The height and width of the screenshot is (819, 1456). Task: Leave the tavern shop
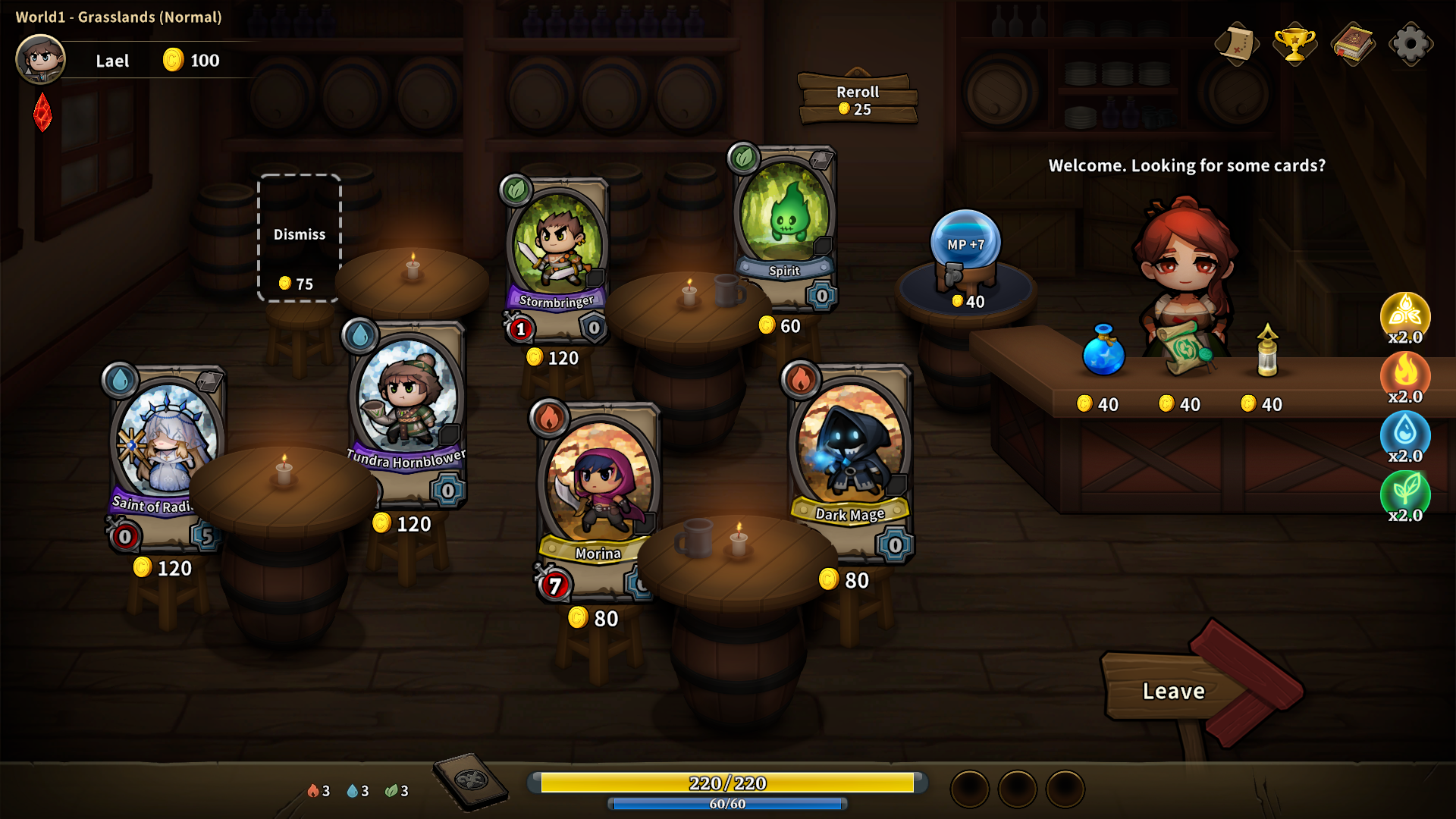[1174, 691]
